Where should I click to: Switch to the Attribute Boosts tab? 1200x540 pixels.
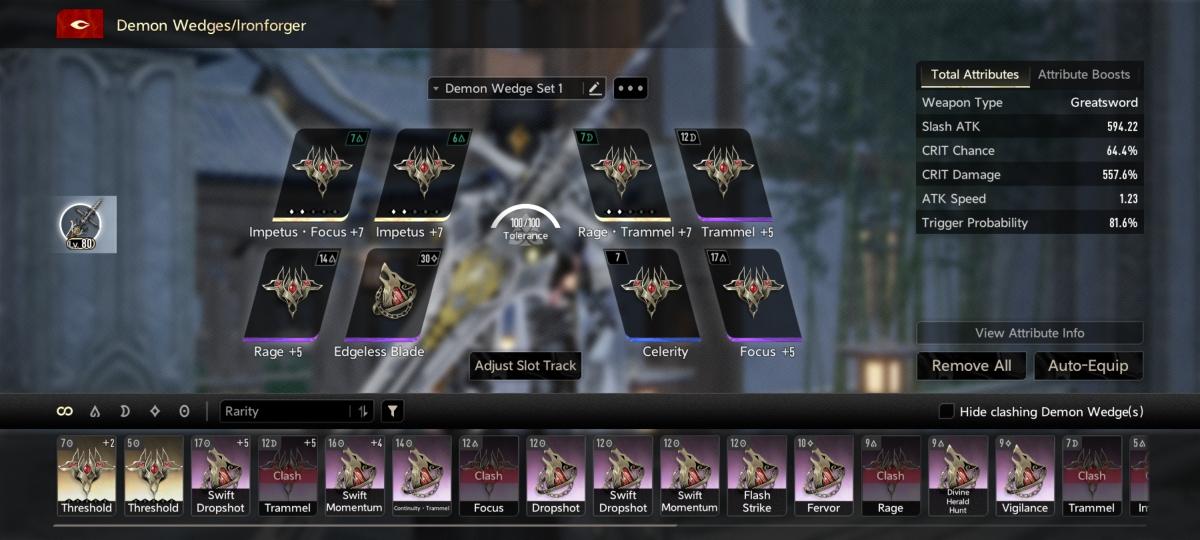pyautogui.click(x=1083, y=75)
